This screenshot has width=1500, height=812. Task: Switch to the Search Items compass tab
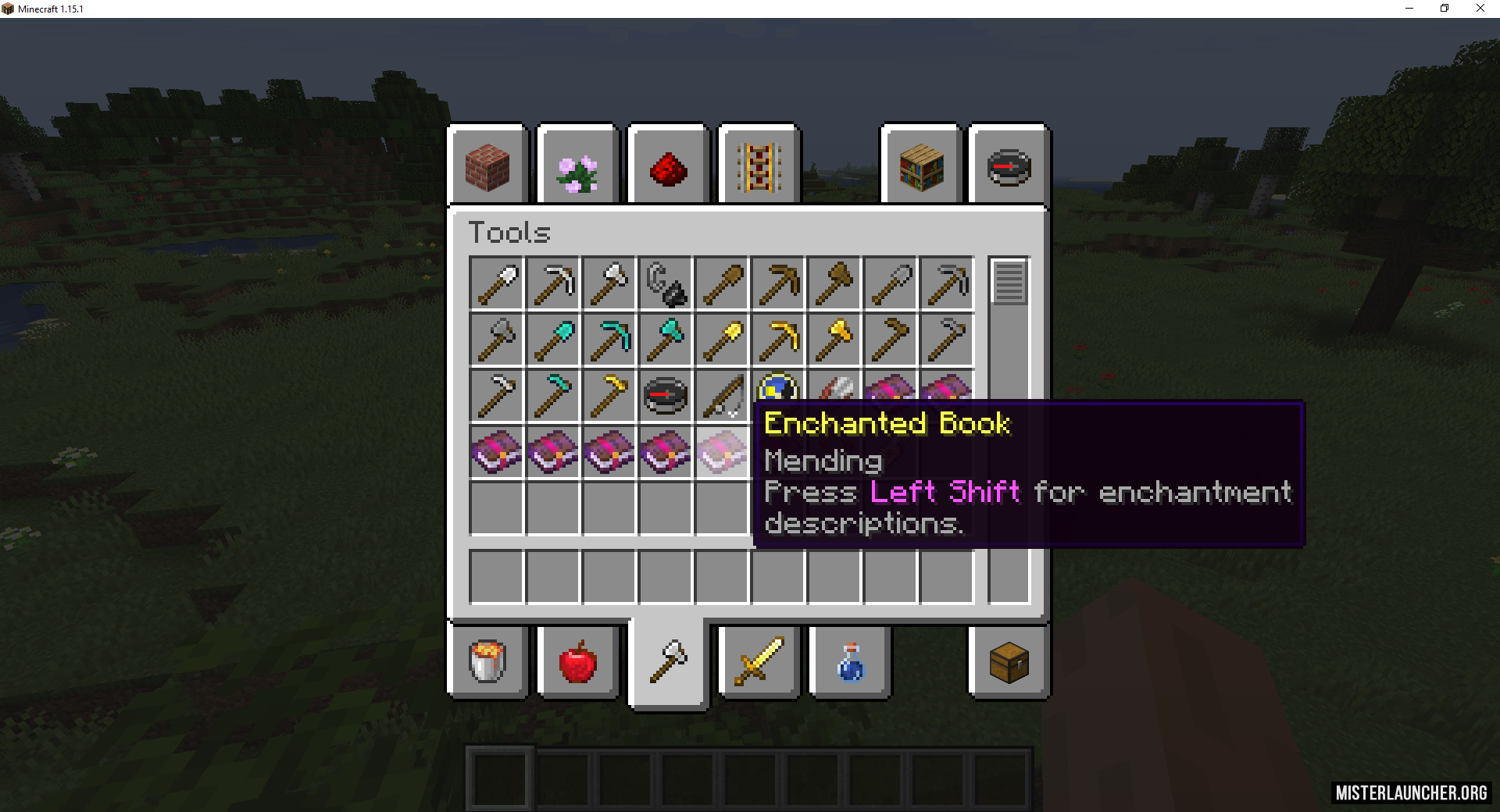pos(1009,166)
